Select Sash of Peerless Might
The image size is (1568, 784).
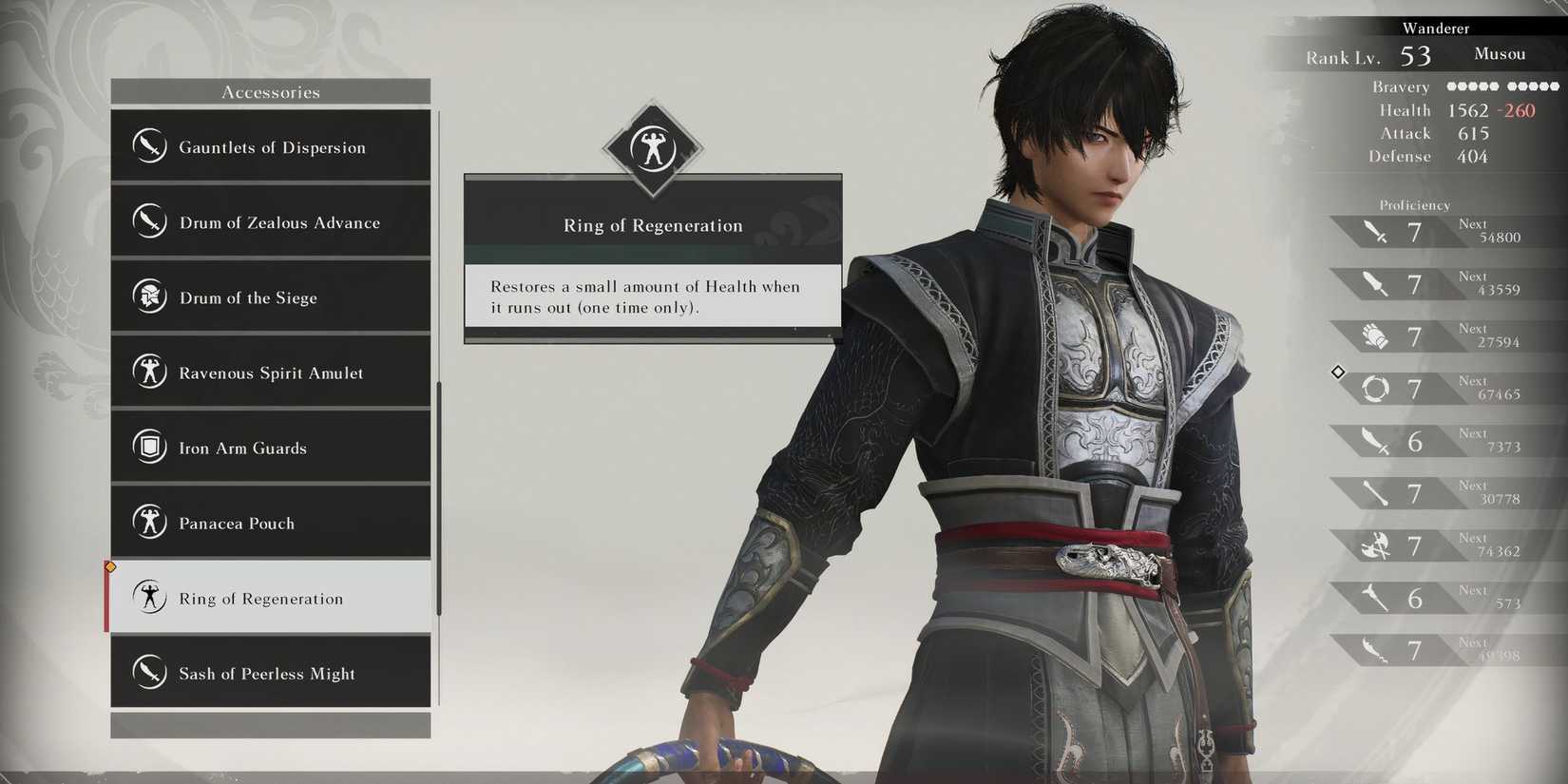[272, 673]
